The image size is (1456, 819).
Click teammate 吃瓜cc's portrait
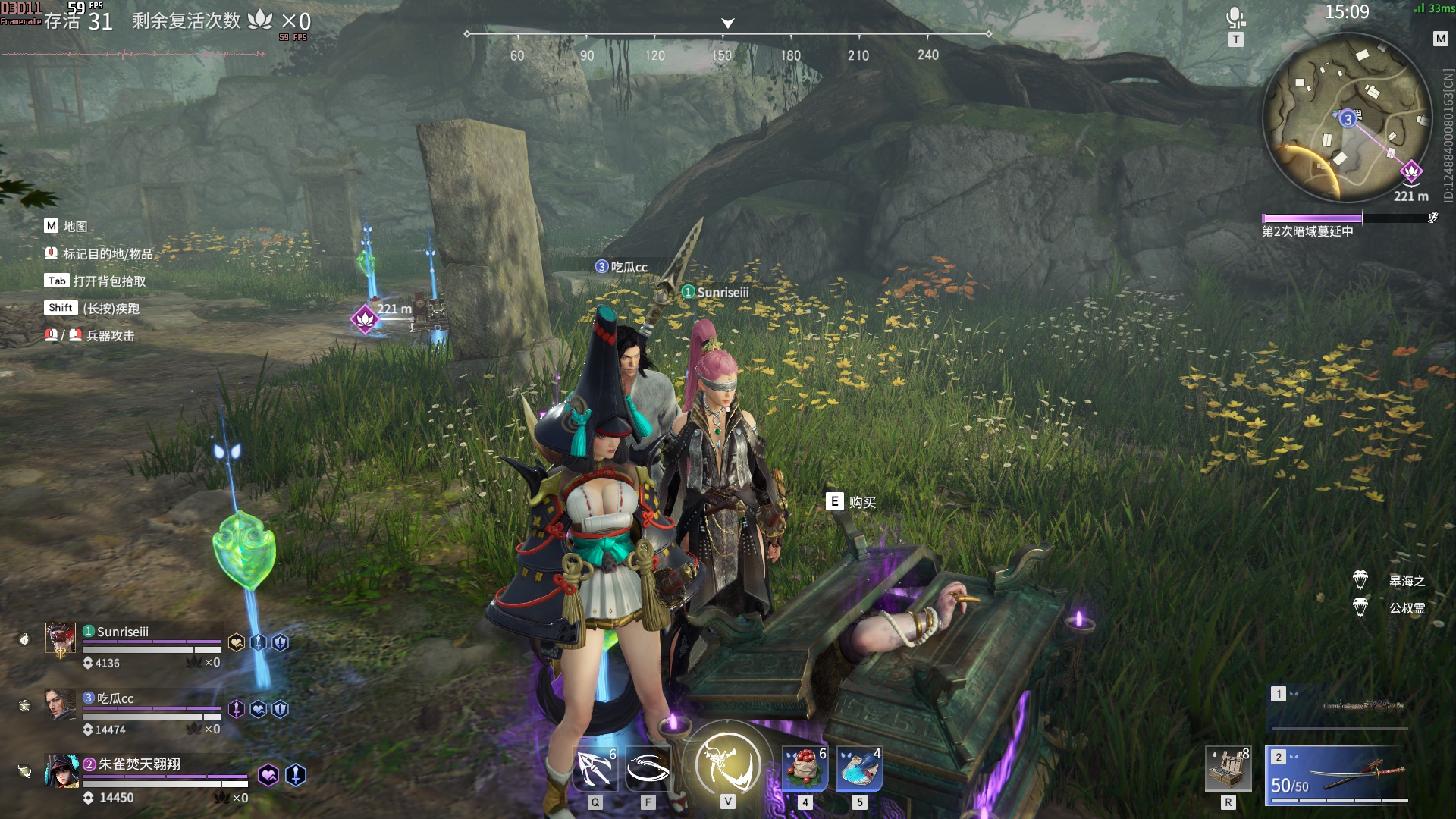(x=61, y=704)
